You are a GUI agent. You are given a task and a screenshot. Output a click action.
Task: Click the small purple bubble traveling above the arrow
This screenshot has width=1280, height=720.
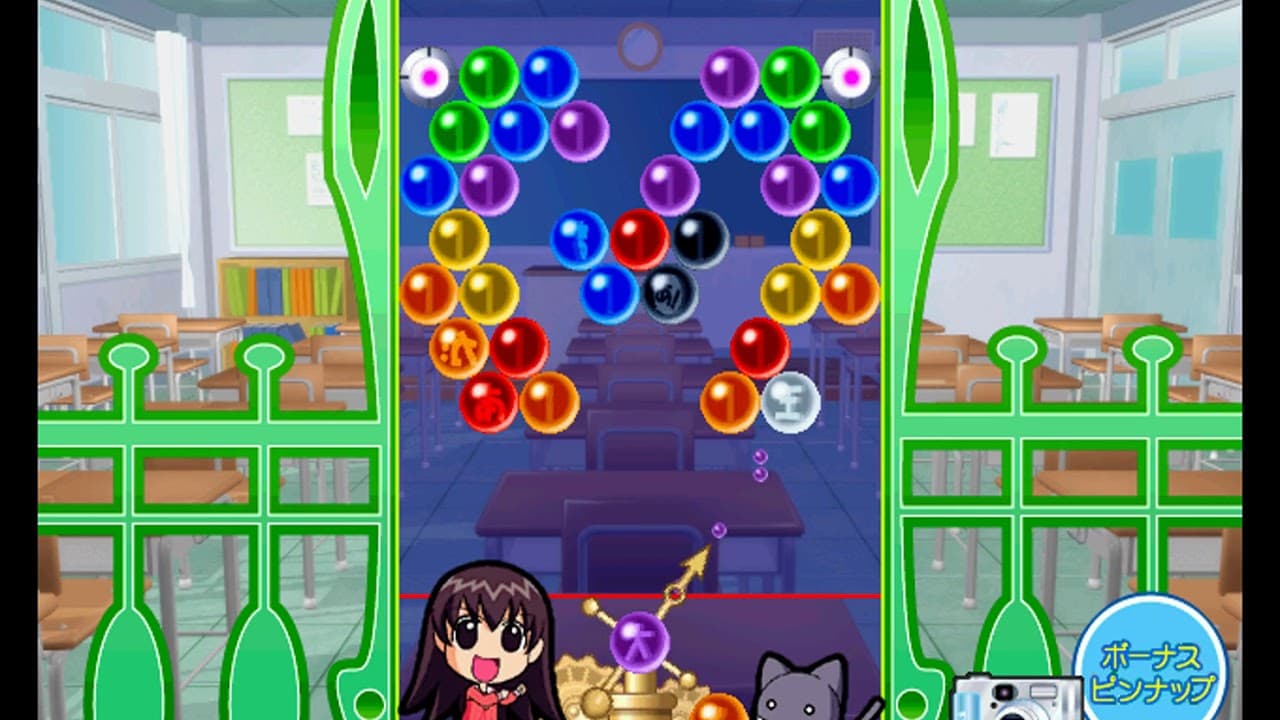point(718,530)
